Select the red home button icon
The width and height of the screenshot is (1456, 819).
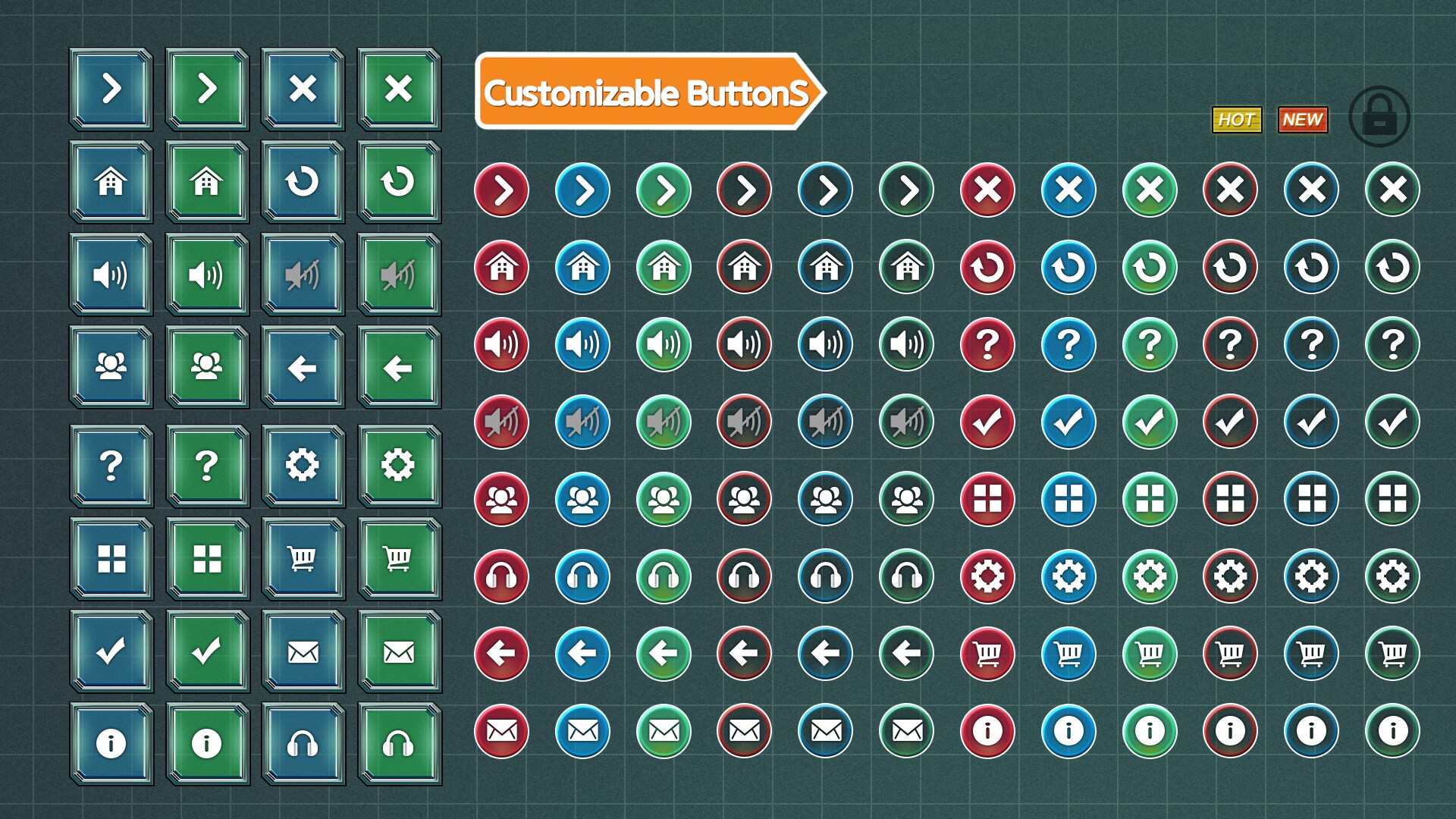tap(502, 267)
